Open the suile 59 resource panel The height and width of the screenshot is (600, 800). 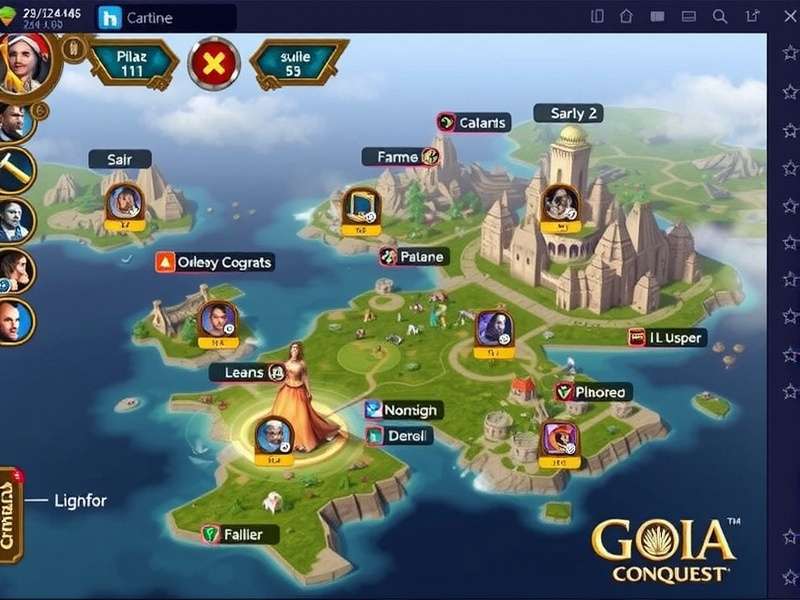[x=294, y=64]
